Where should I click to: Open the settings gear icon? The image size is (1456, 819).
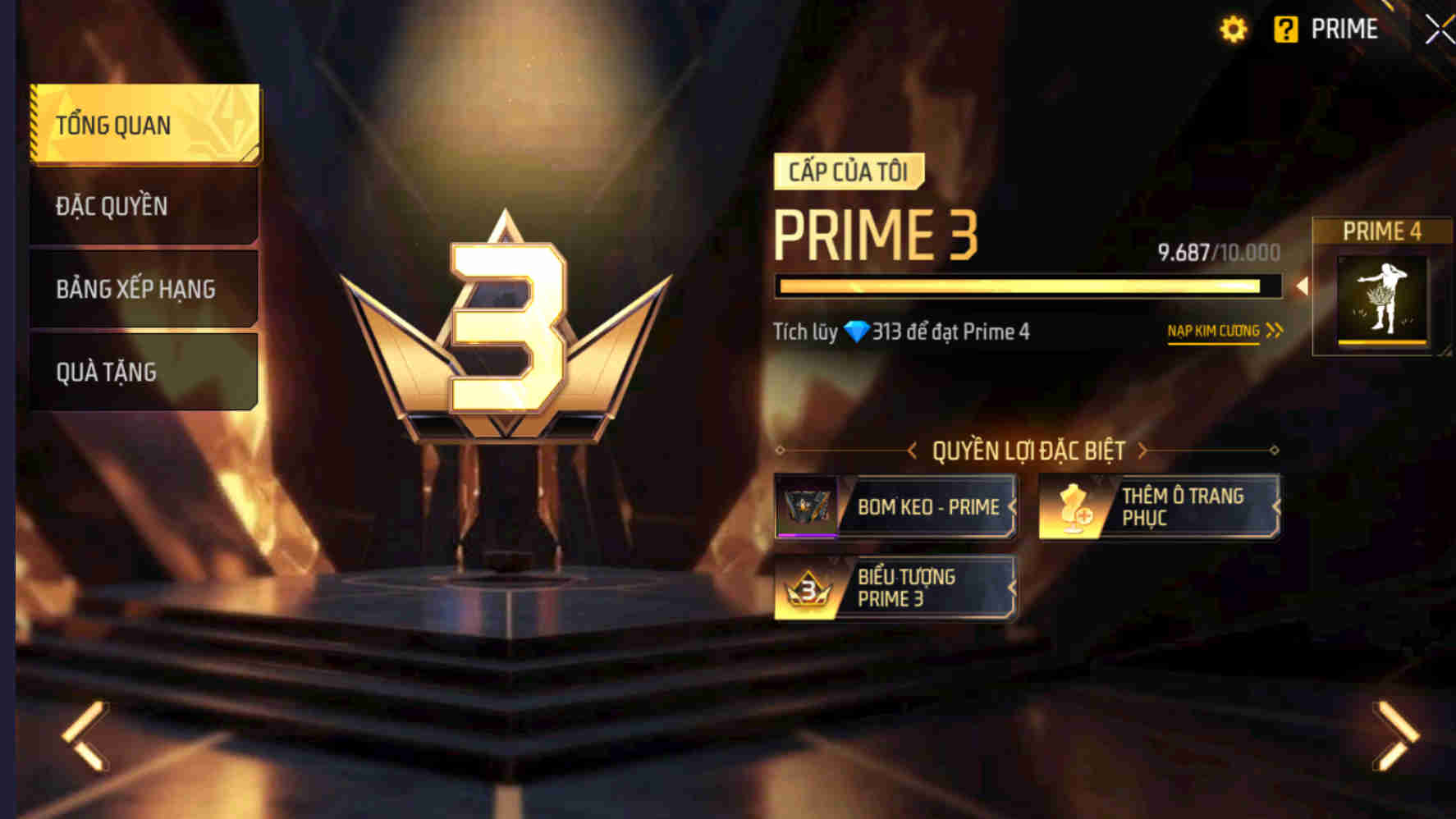pos(1233,28)
